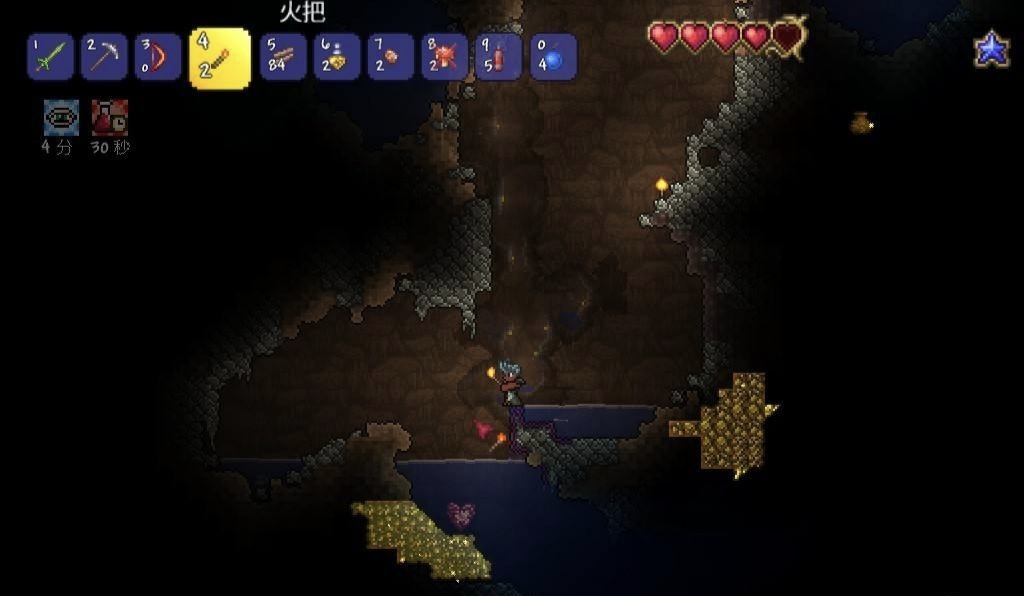Screen dimensions: 1024x596
Task: Select the green sword hotbar slot
Action: point(50,57)
